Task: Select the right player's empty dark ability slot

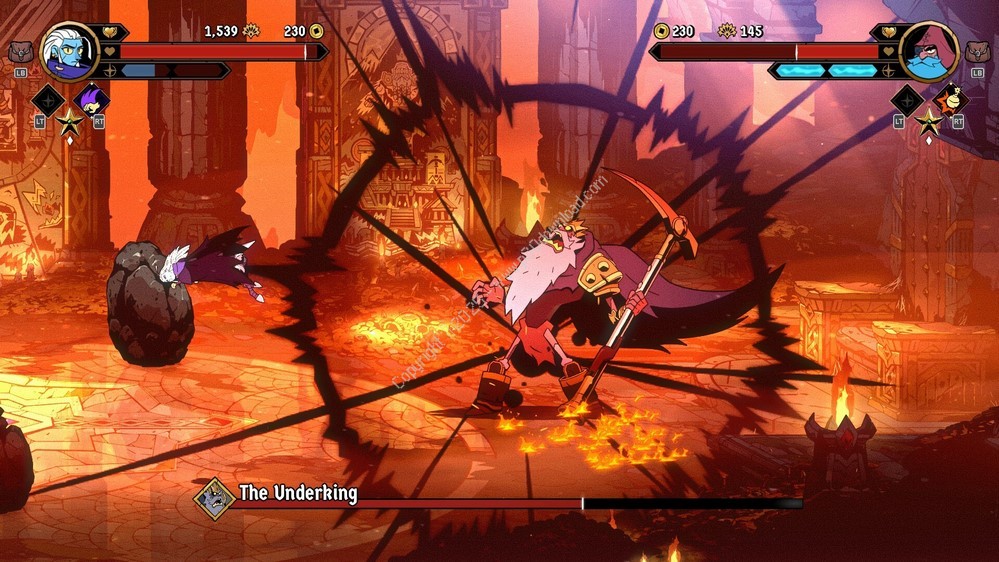Action: pyautogui.click(x=907, y=100)
